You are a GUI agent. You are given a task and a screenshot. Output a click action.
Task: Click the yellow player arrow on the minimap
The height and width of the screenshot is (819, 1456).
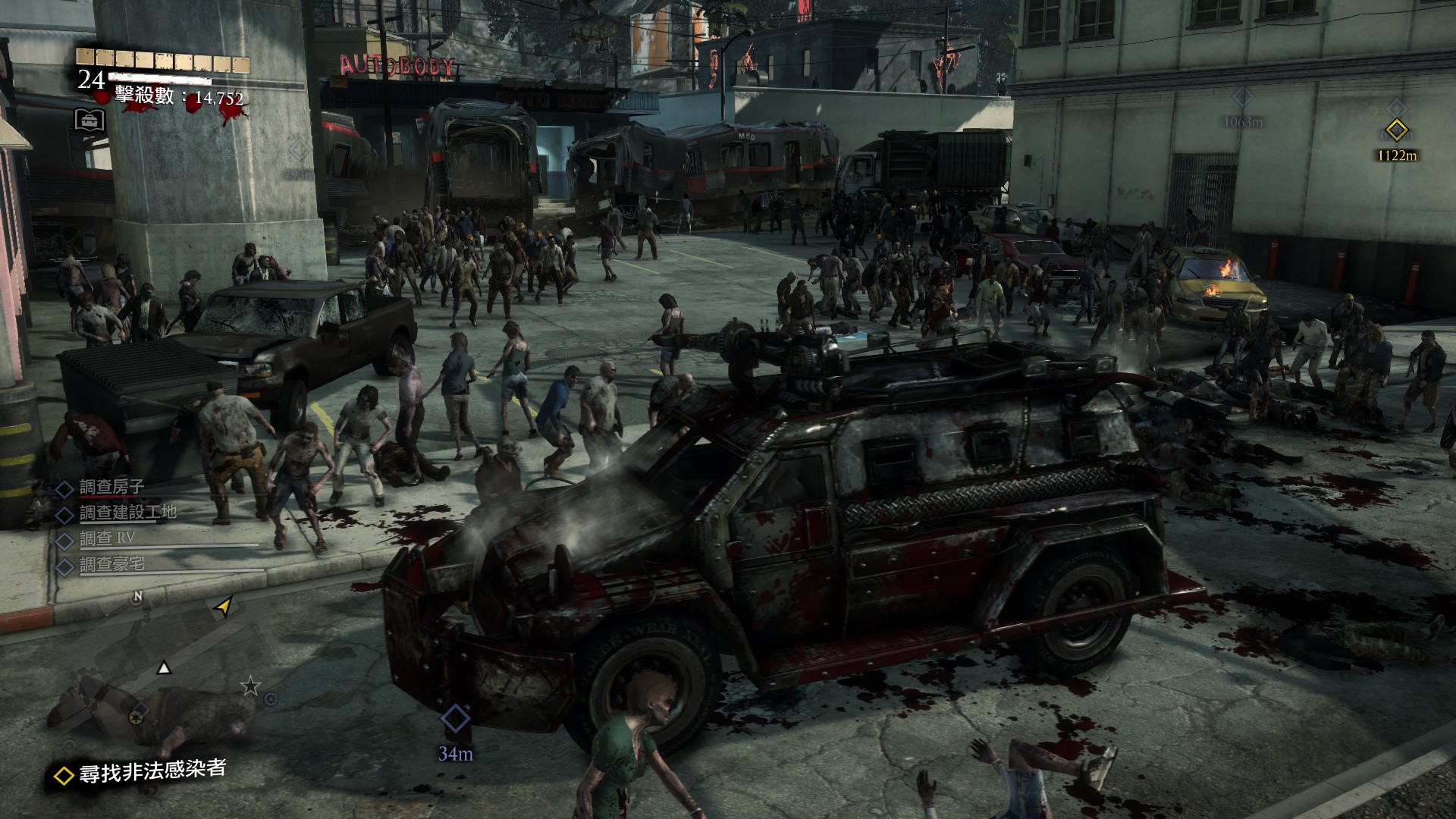pos(224,606)
